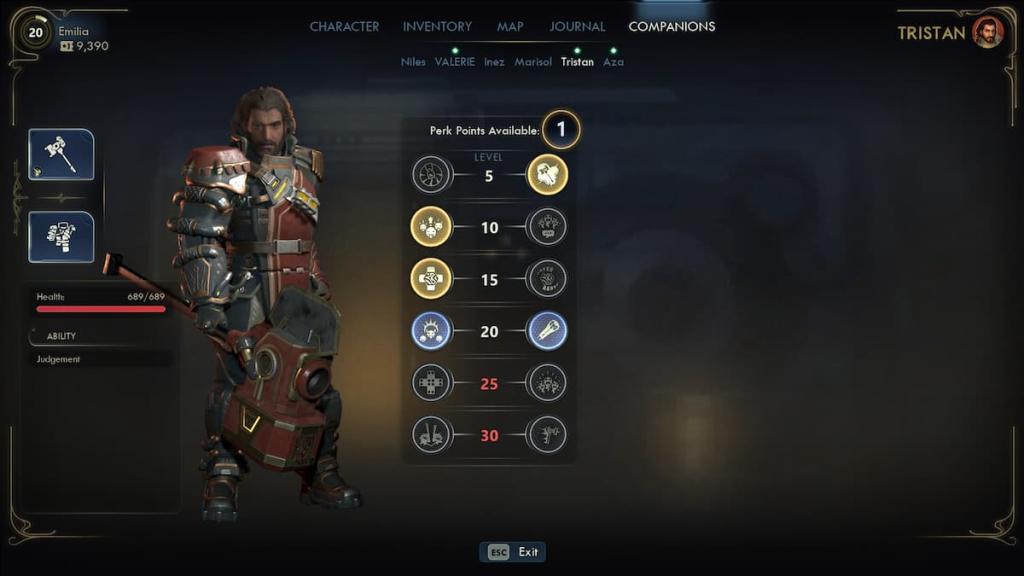Show companion Aza's perks
Screen dimensions: 1024x576
pos(613,62)
